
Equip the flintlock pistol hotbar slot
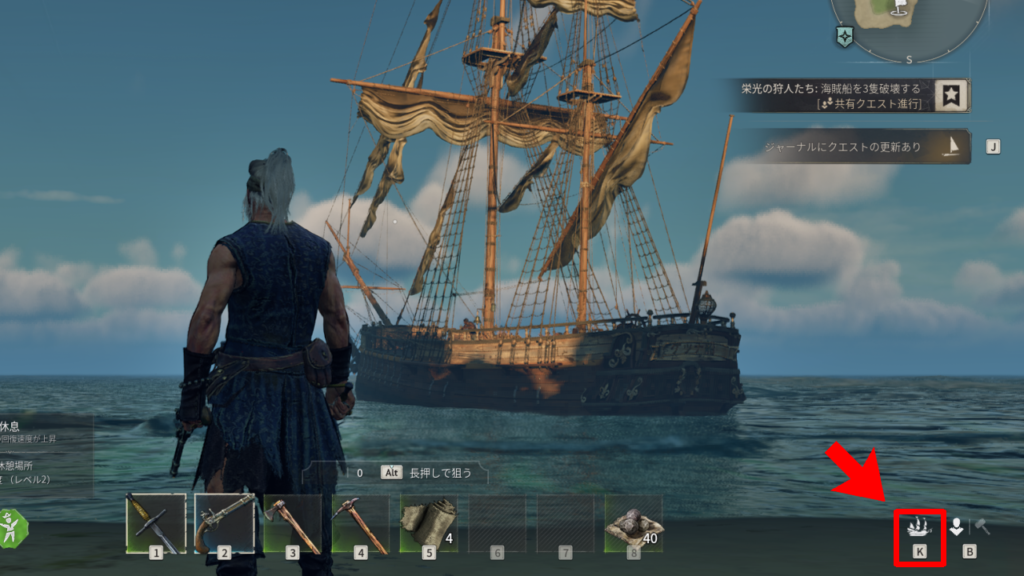[224, 523]
